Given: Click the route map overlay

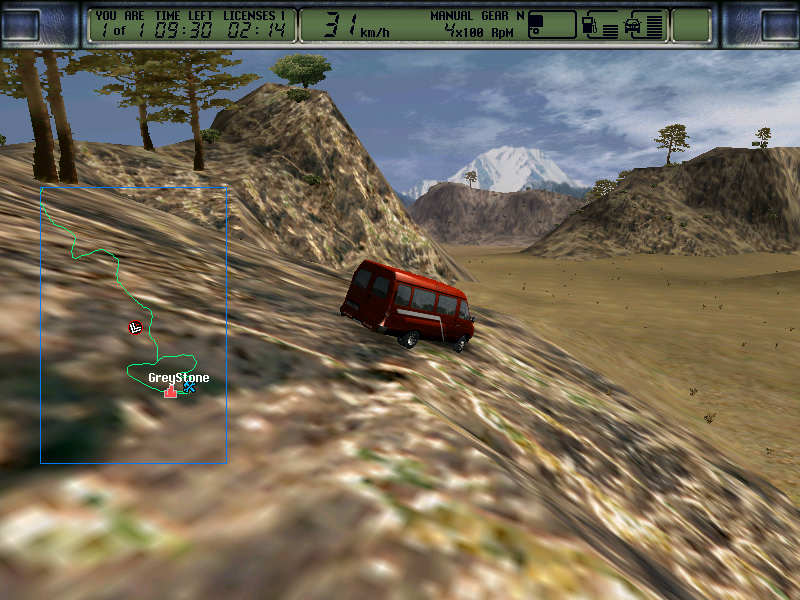Looking at the screenshot, I should pyautogui.click(x=133, y=324).
